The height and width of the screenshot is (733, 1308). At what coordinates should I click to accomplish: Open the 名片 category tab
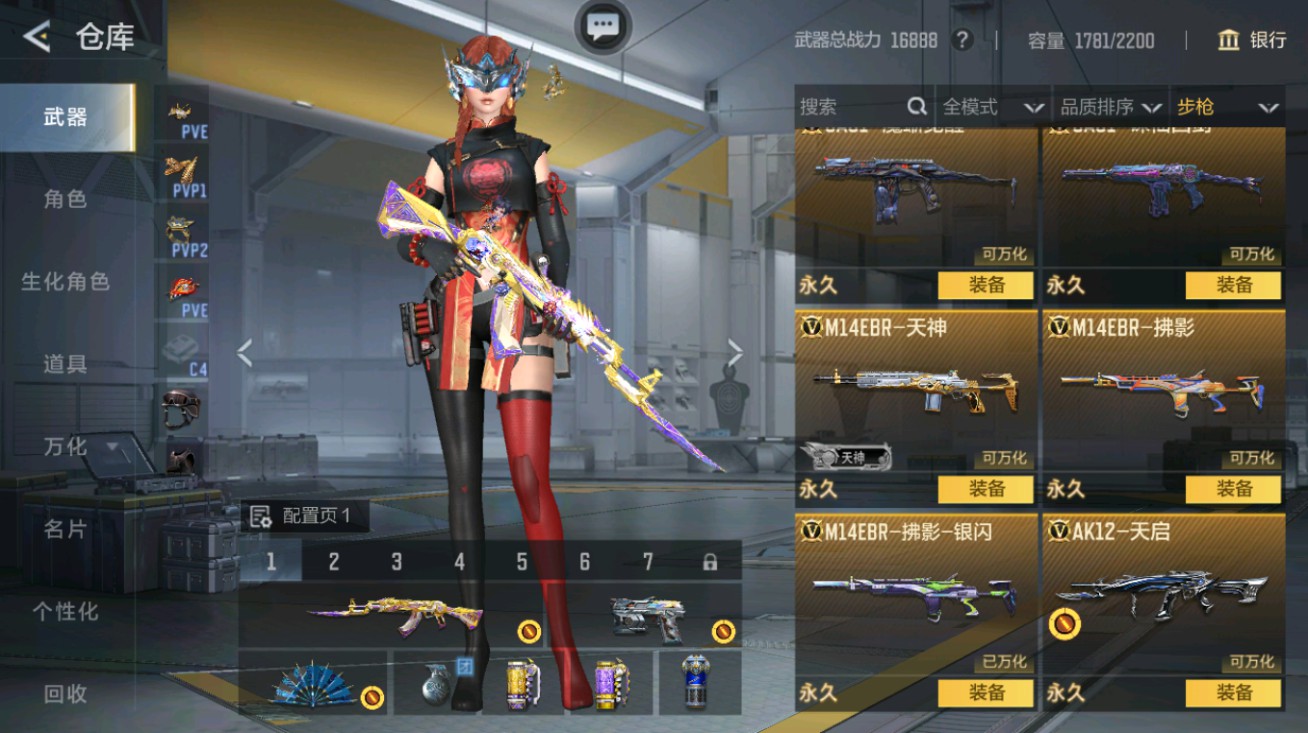pyautogui.click(x=66, y=529)
